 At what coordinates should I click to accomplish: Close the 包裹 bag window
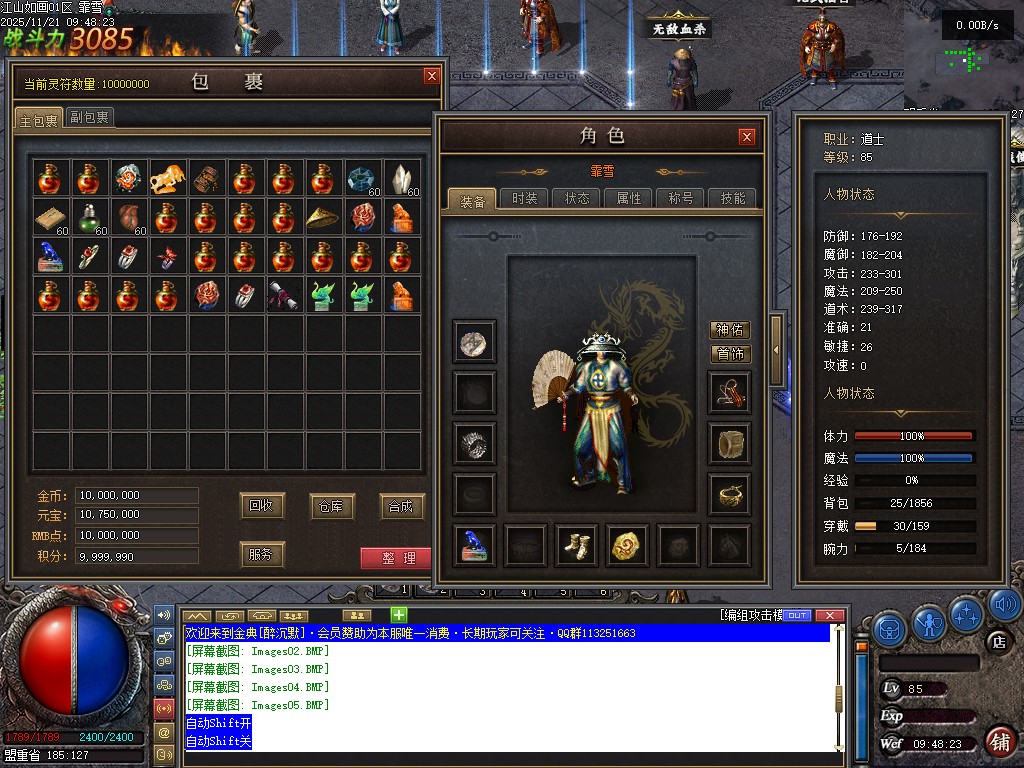[431, 76]
